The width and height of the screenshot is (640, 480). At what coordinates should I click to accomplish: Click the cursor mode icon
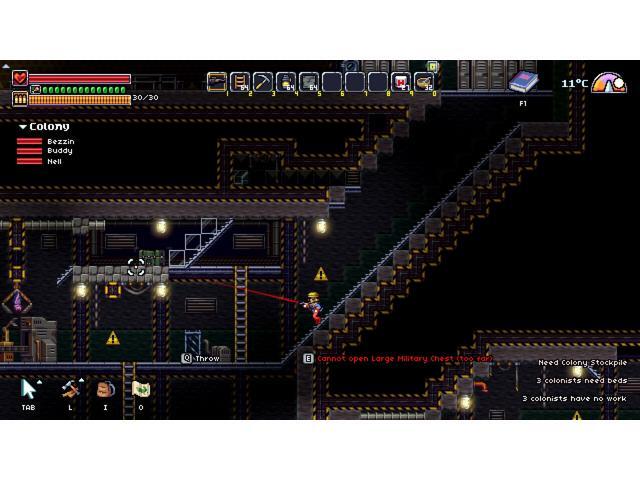29,388
